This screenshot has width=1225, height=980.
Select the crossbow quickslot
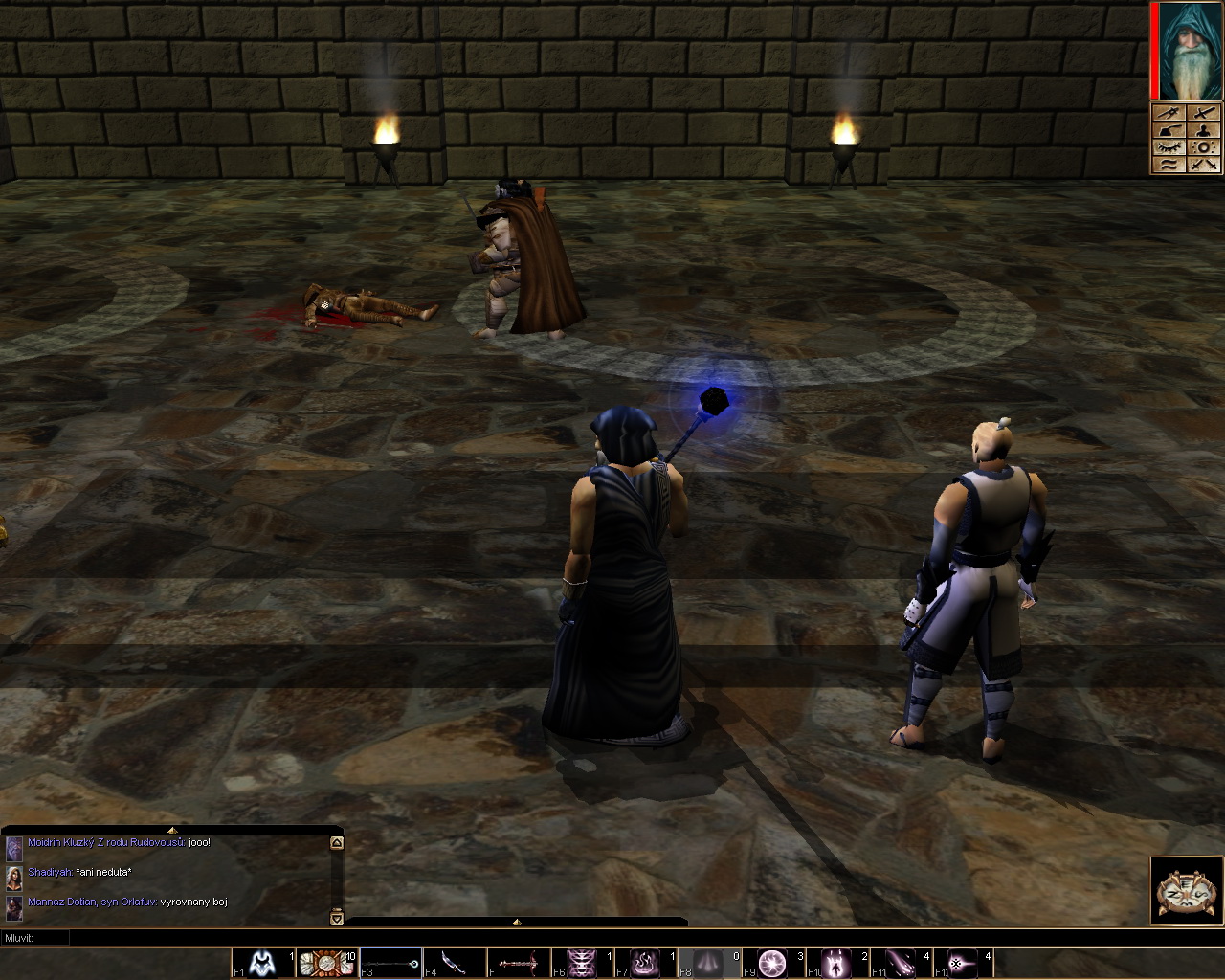click(518, 963)
